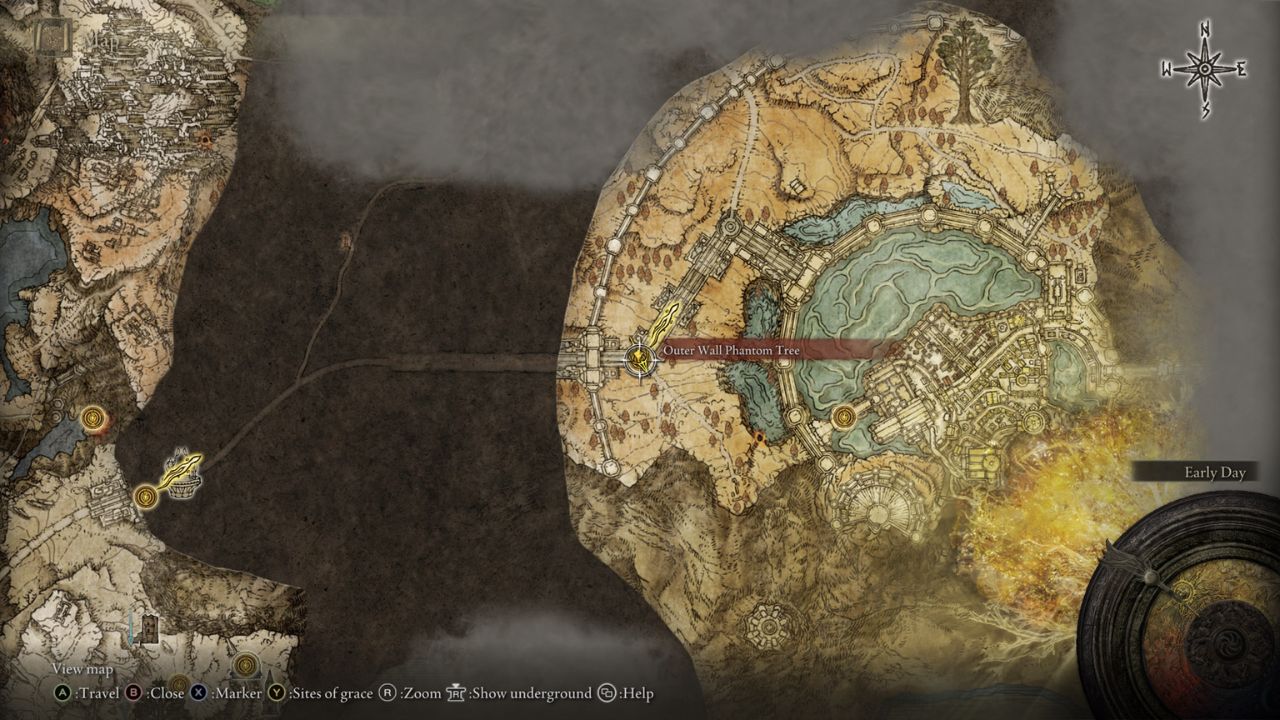Click the site of grace beside the teal lake
The width and height of the screenshot is (1280, 720).
(x=845, y=417)
